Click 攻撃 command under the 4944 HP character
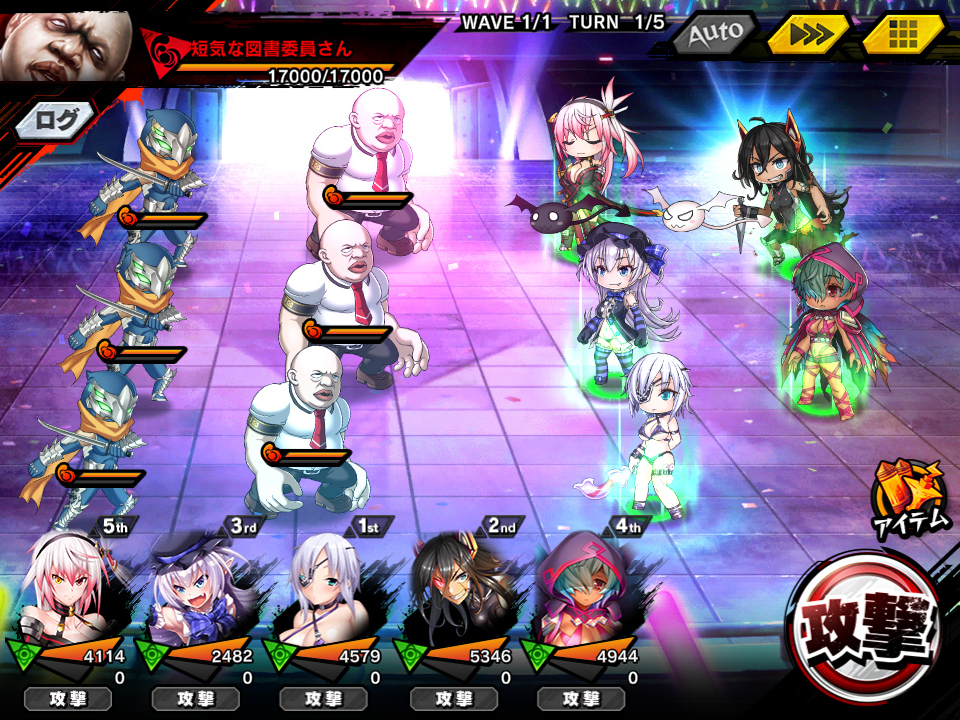Image resolution: width=960 pixels, height=720 pixels. tap(580, 698)
